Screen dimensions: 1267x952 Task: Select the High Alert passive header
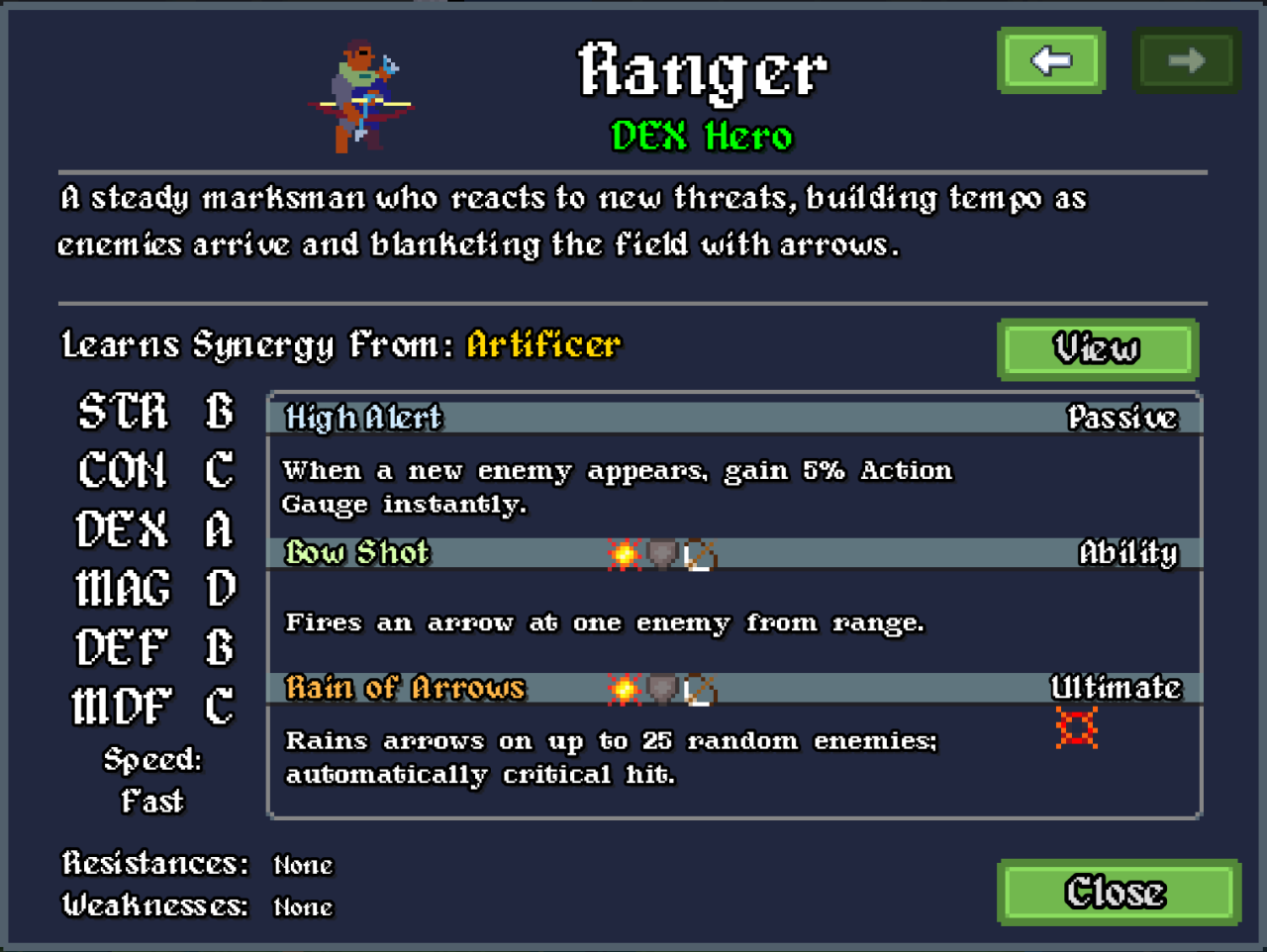(x=363, y=418)
